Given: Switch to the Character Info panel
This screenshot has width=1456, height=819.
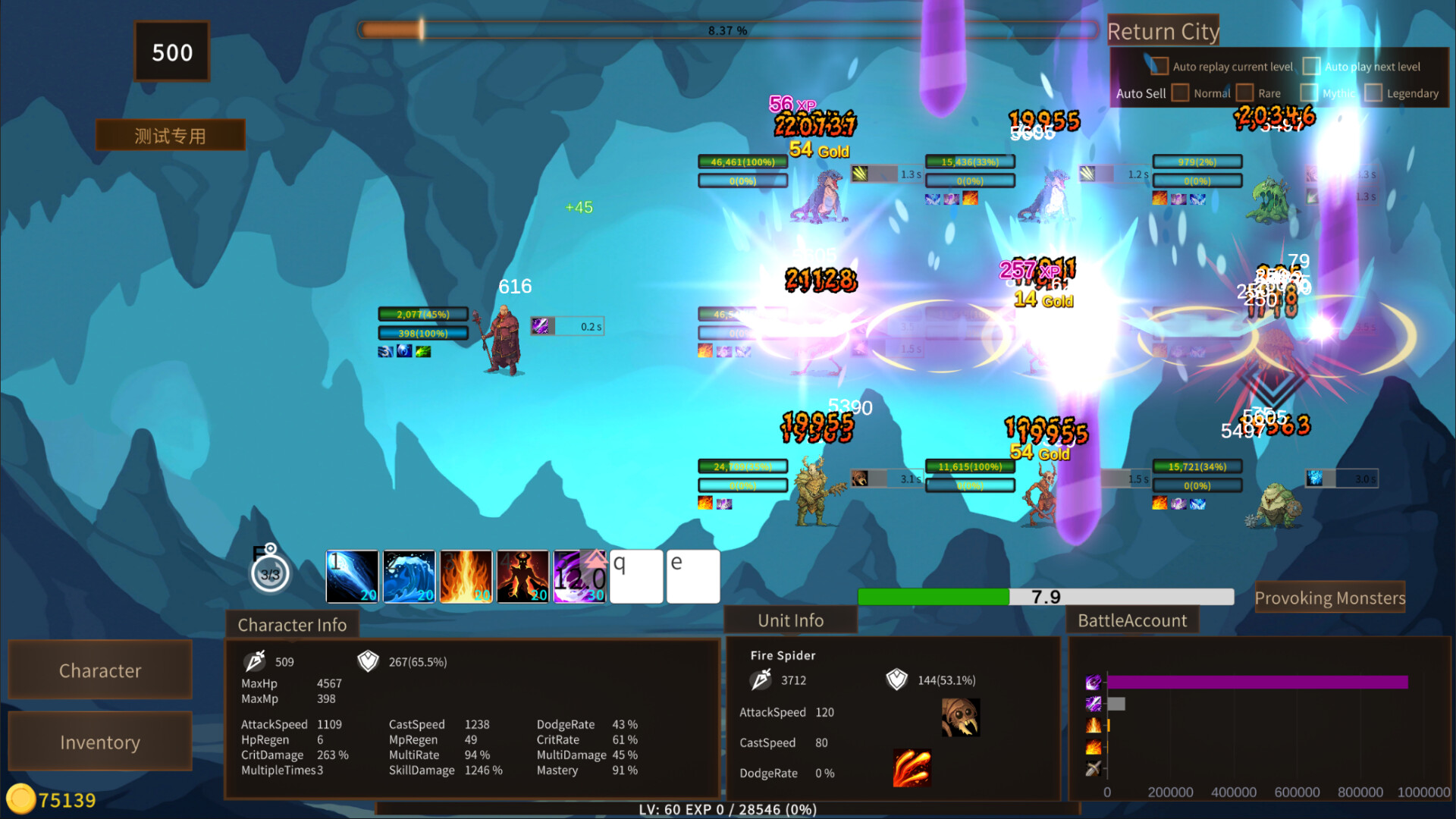Looking at the screenshot, I should point(293,625).
